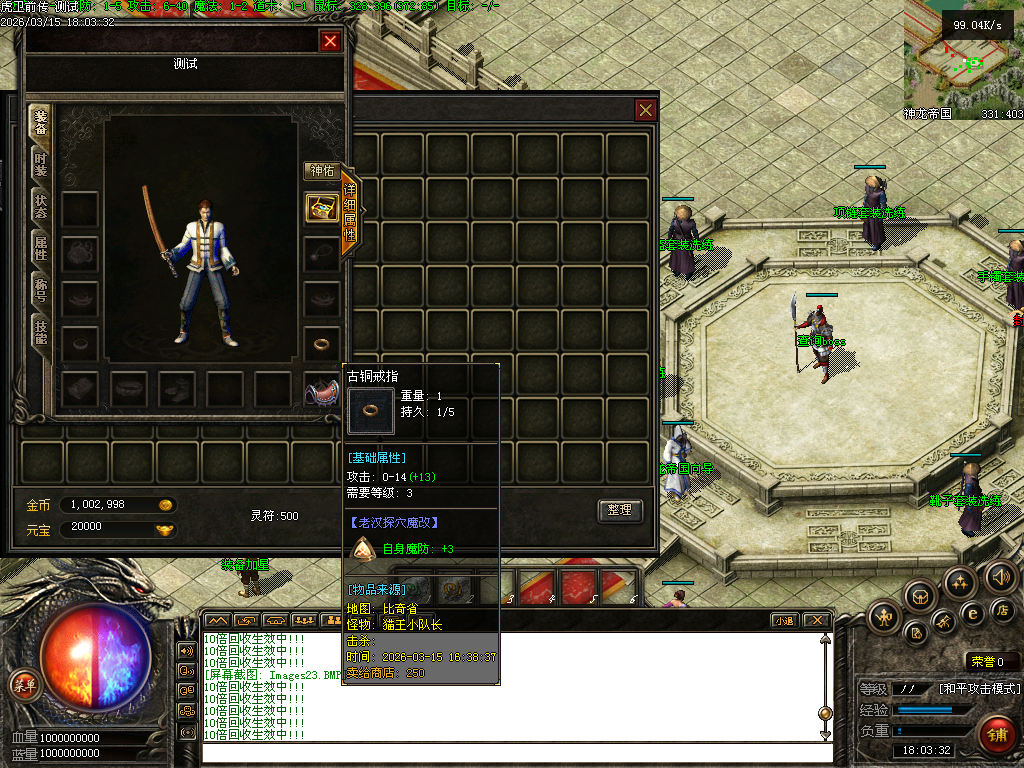
Task: Click the minimap in the corner
Action: [x=962, y=60]
